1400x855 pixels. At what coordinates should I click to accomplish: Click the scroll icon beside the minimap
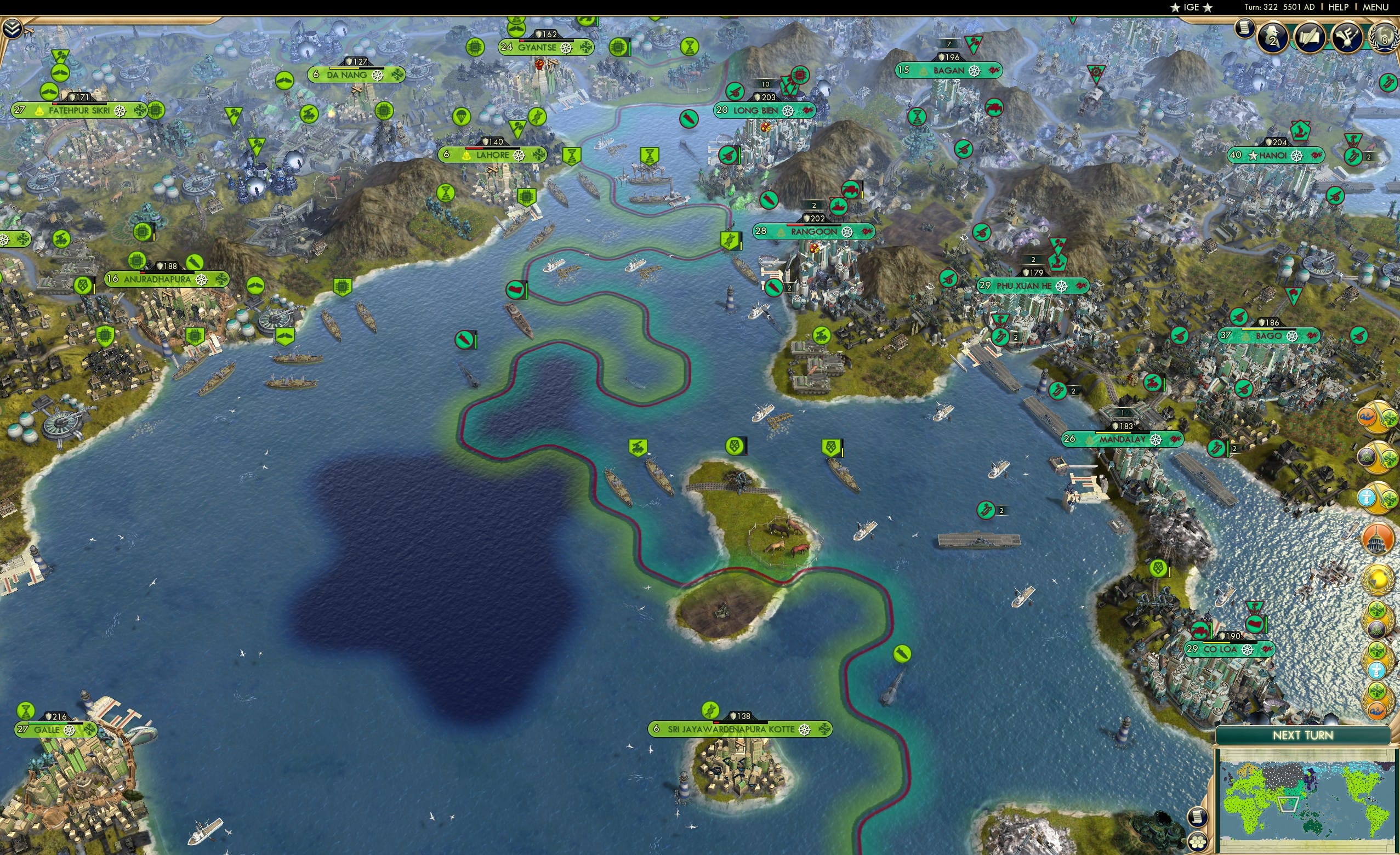click(1199, 818)
